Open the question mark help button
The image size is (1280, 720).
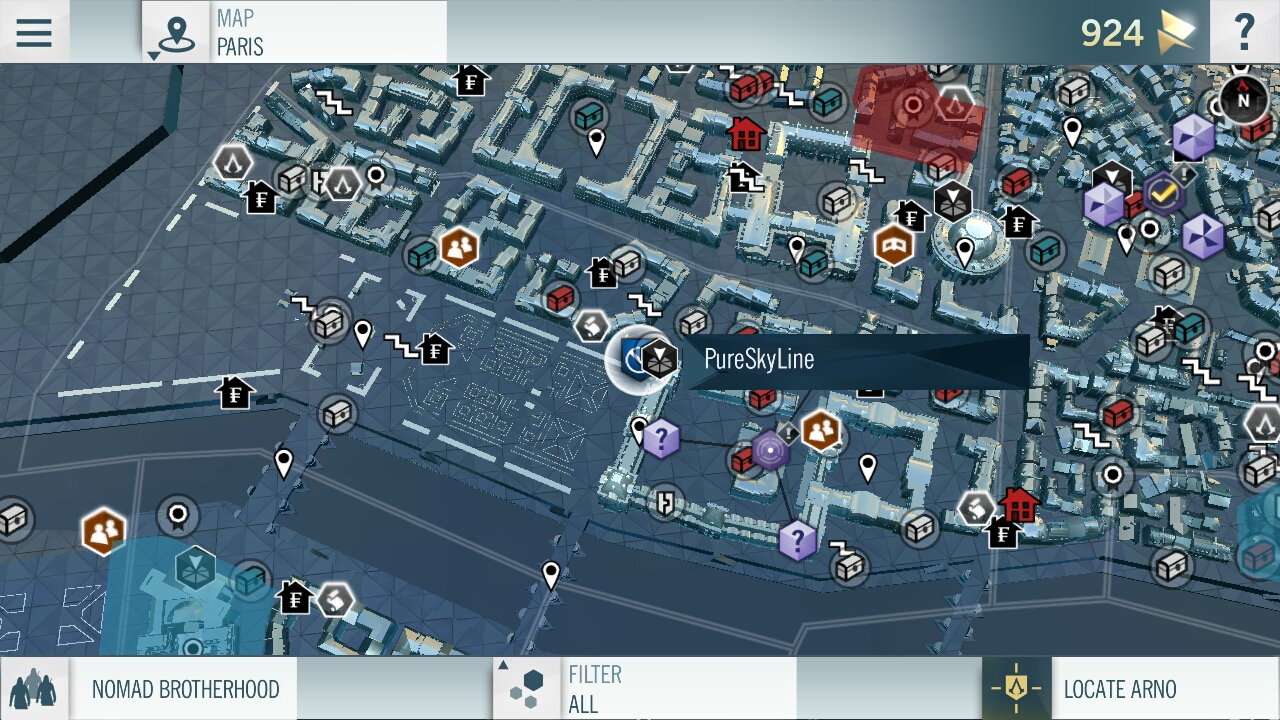pyautogui.click(x=1244, y=32)
